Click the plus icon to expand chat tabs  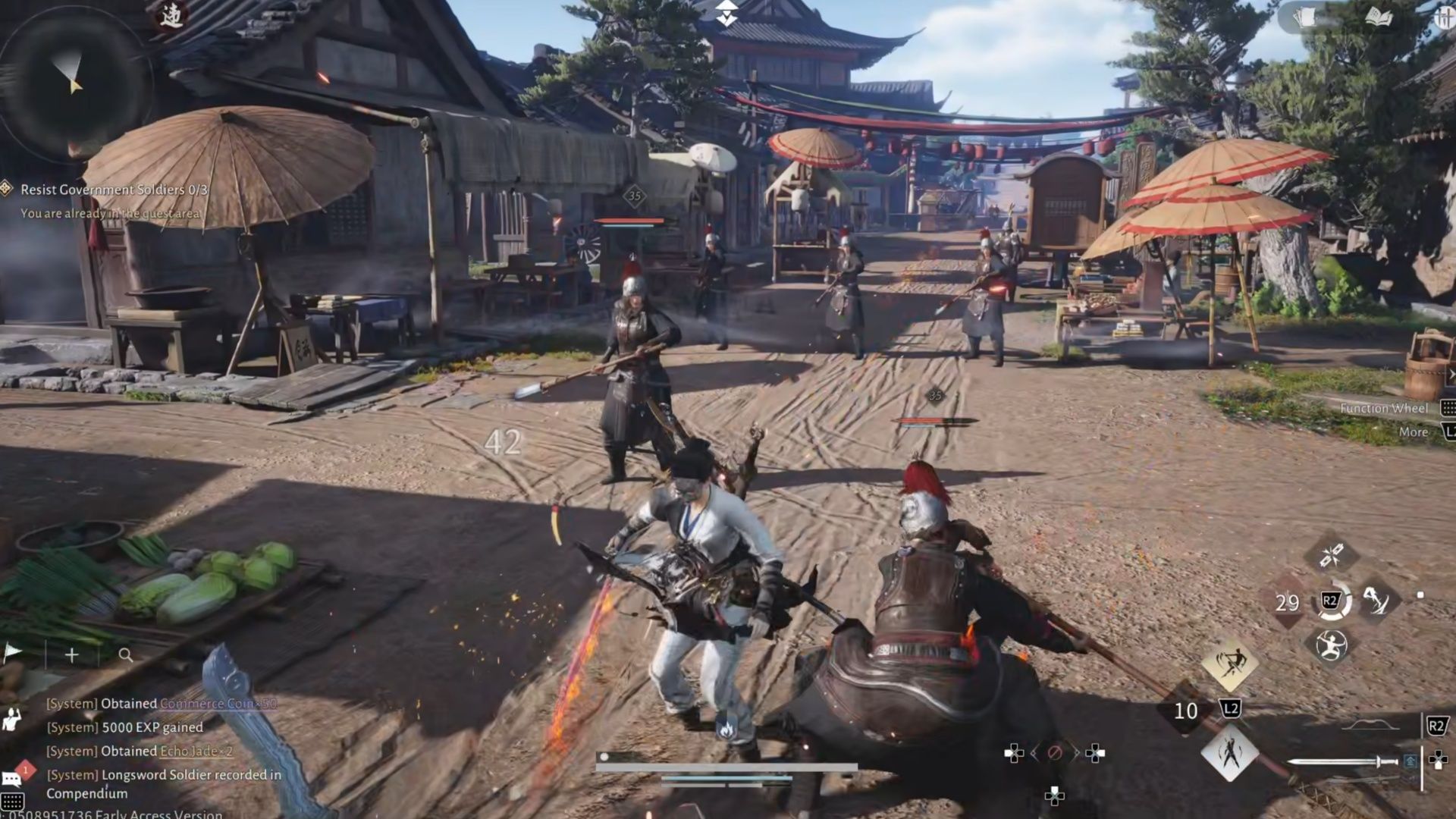coord(71,655)
